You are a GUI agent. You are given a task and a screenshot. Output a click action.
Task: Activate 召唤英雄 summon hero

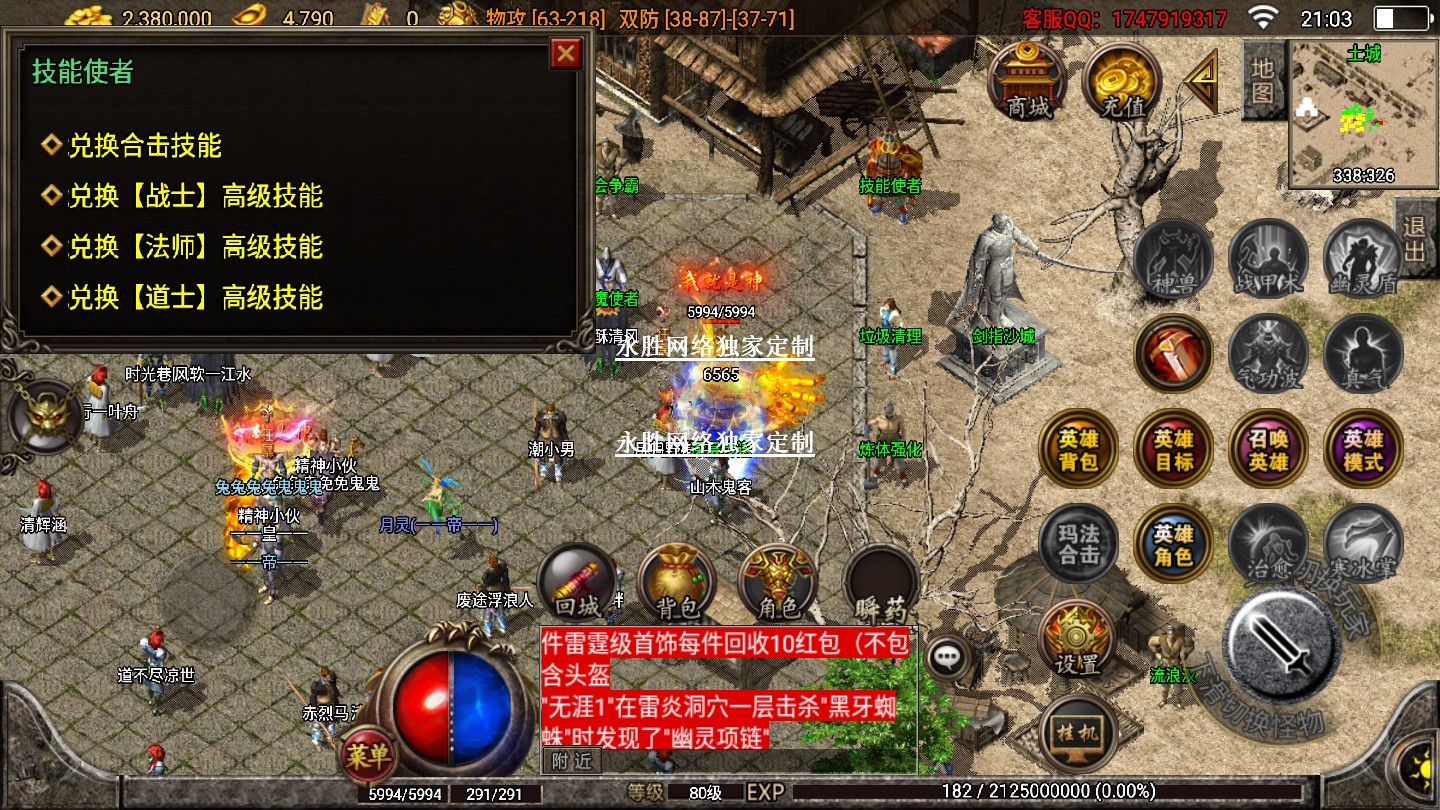(x=1268, y=449)
